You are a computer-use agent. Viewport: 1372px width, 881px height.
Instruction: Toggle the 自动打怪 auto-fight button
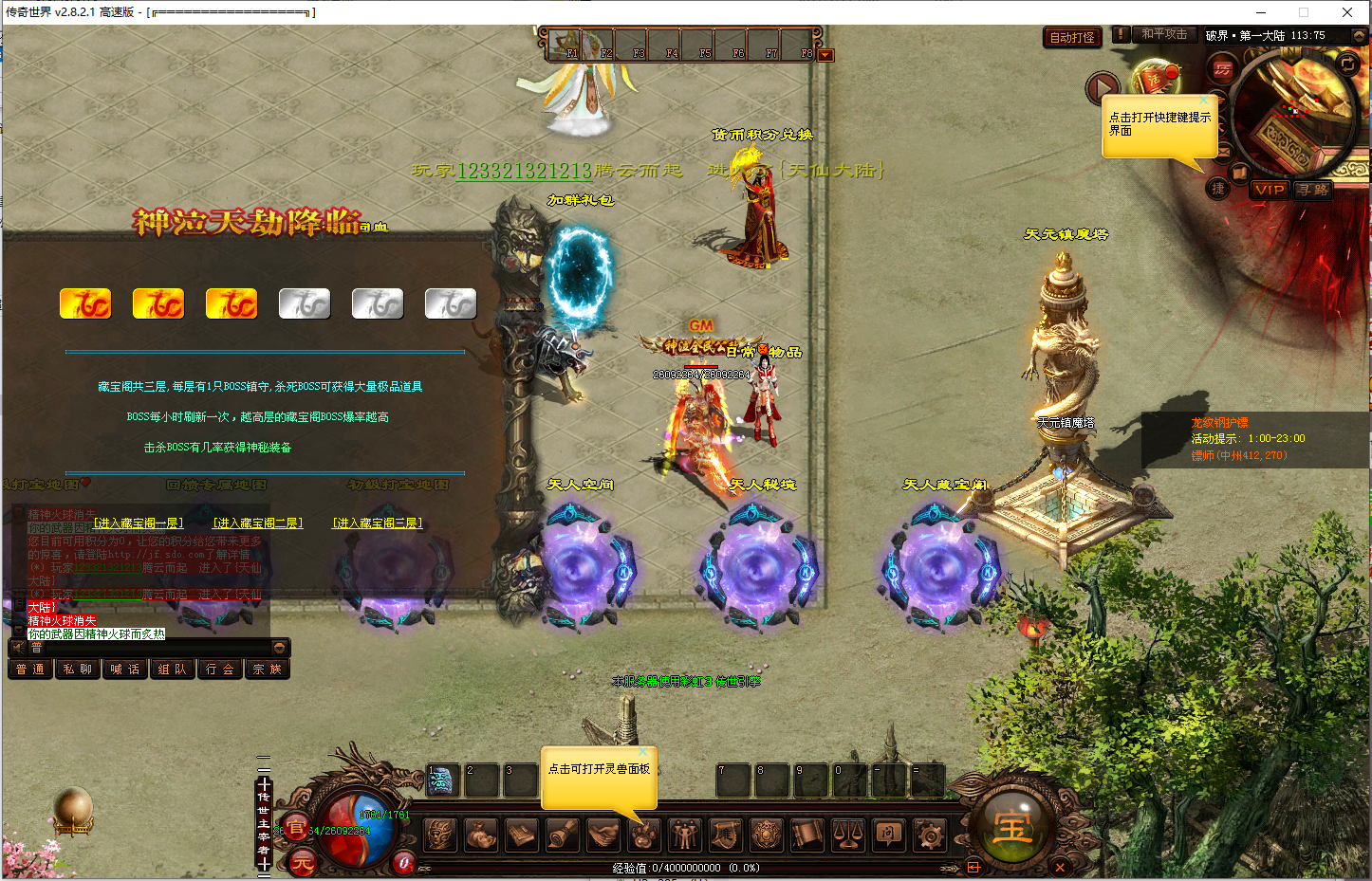(x=1072, y=38)
